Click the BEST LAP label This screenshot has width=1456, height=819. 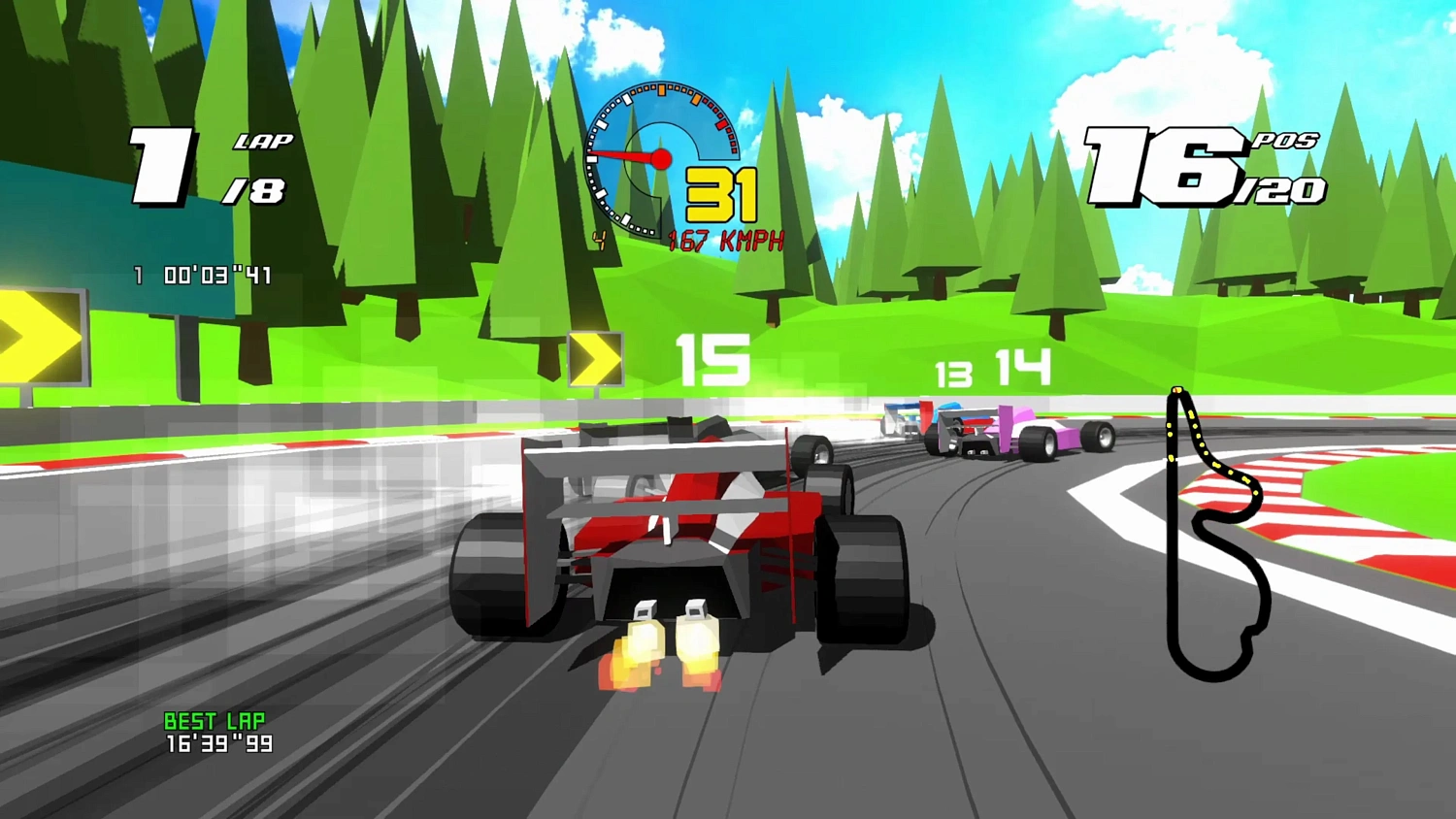(x=214, y=721)
